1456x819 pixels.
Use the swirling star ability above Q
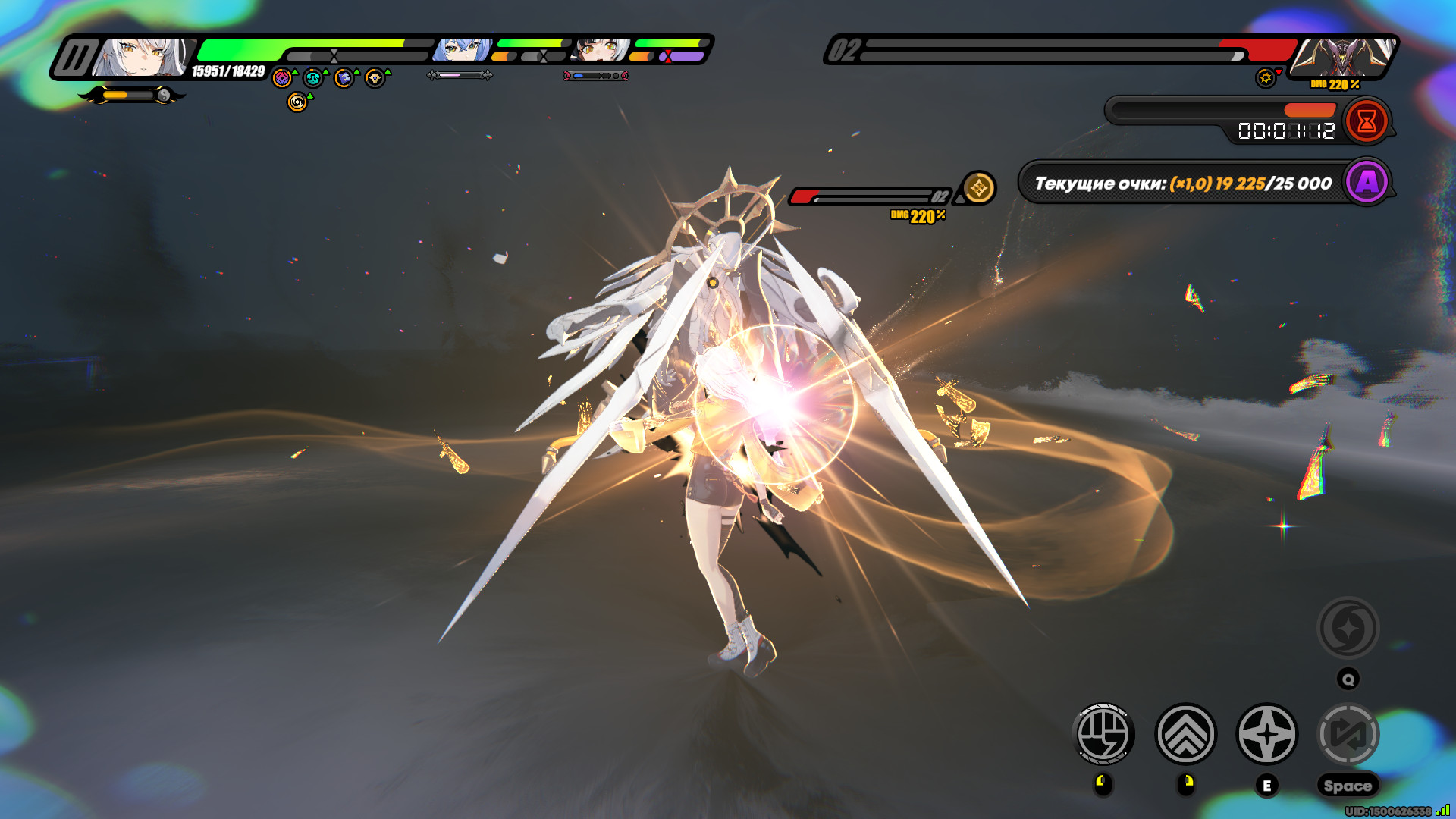point(1348,628)
